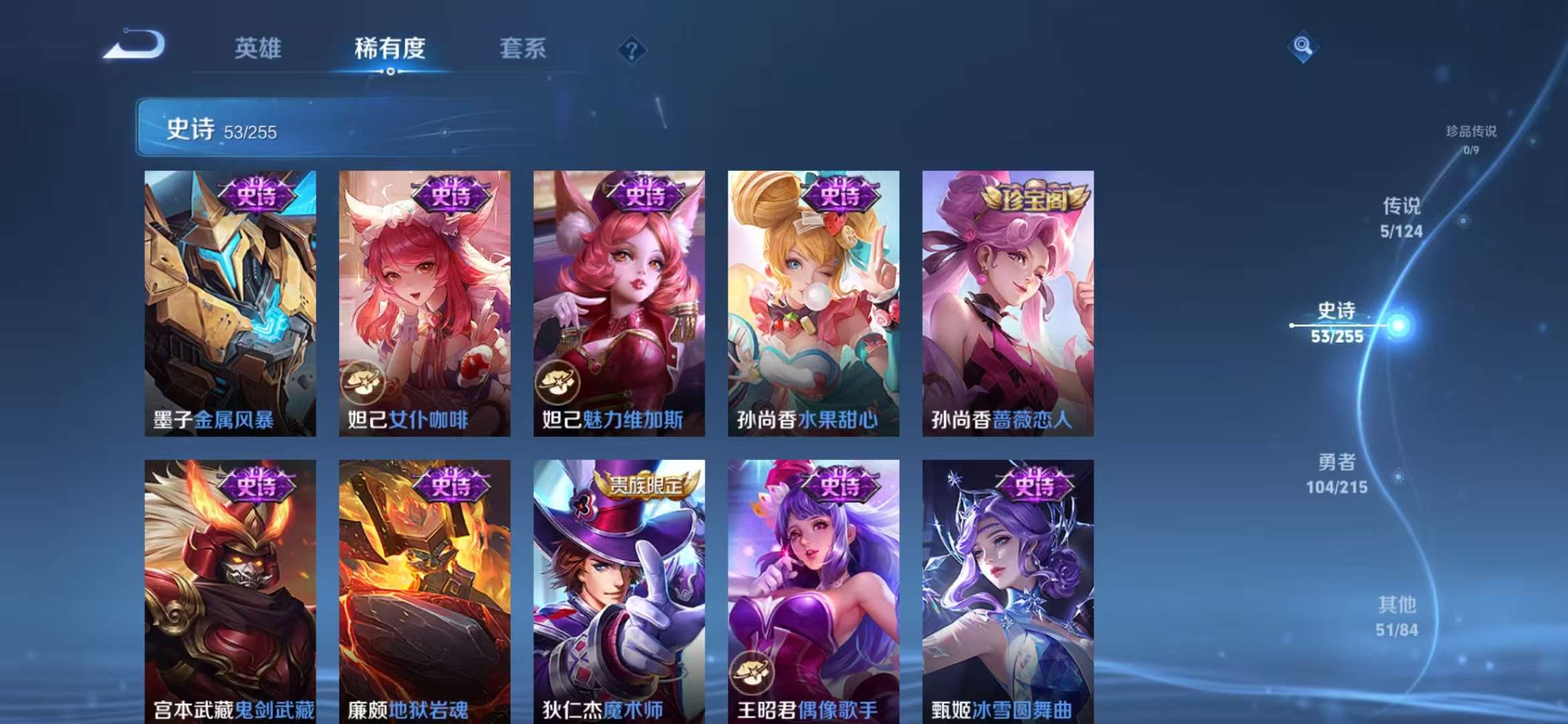Click the search magnifier icon
The width and height of the screenshot is (1568, 724).
1302,48
